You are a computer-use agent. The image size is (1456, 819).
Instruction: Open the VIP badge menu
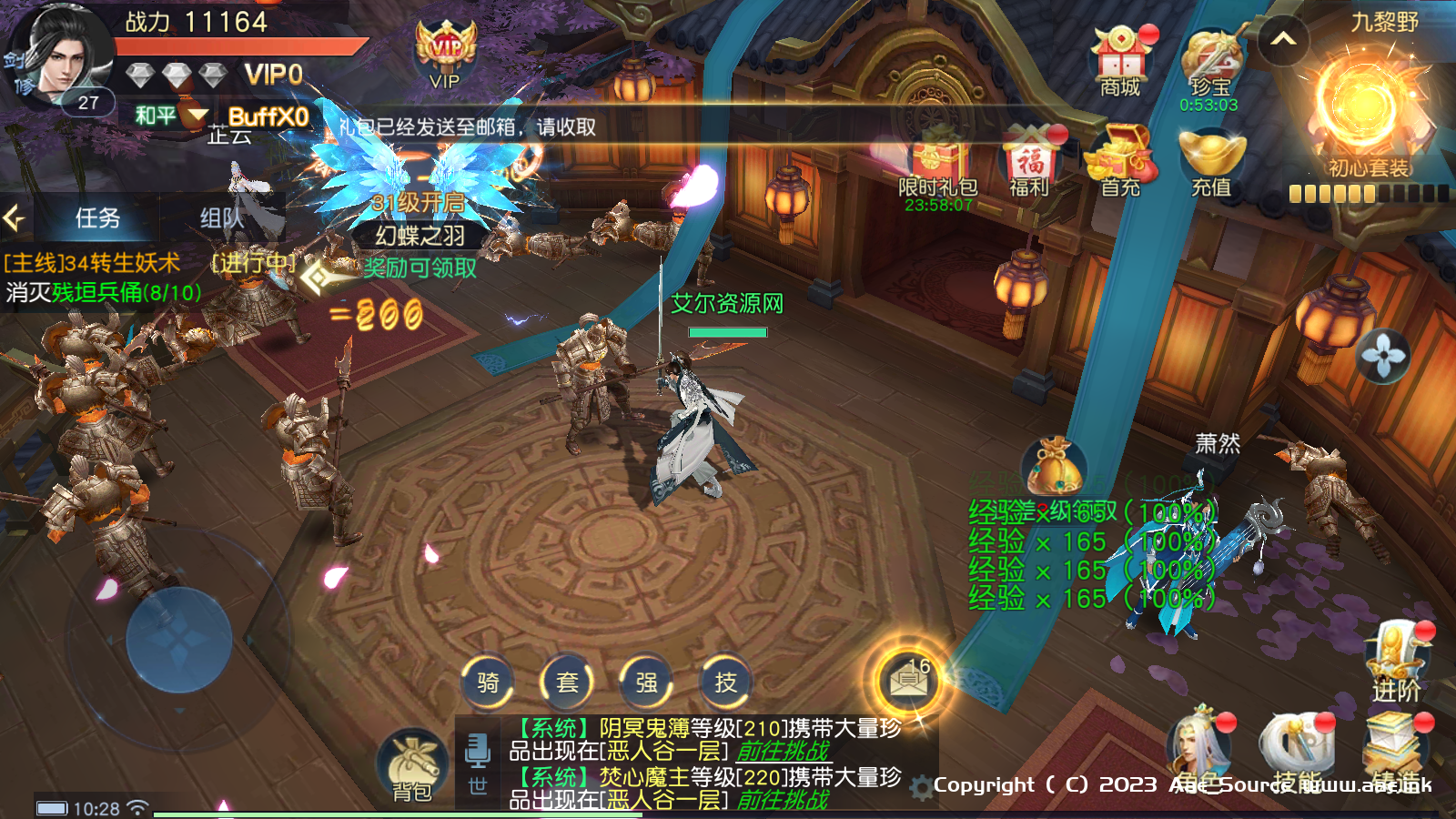pos(445,55)
